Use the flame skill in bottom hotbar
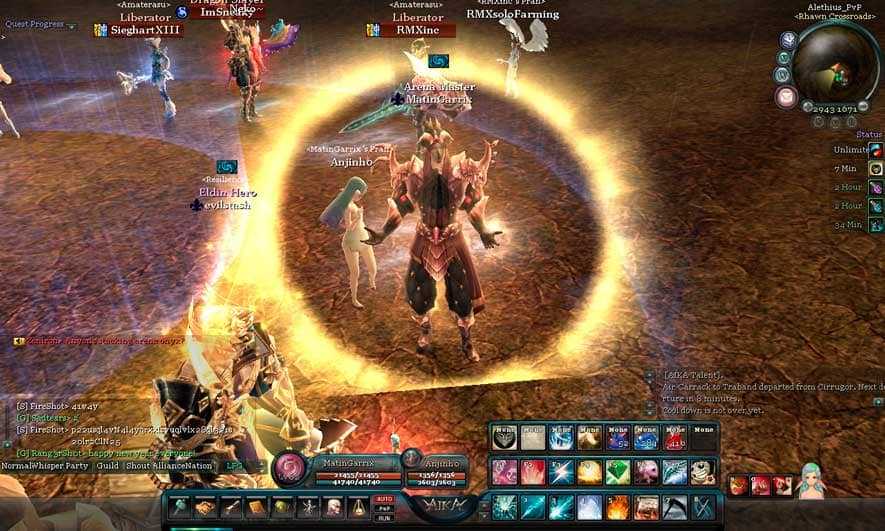 [617, 507]
